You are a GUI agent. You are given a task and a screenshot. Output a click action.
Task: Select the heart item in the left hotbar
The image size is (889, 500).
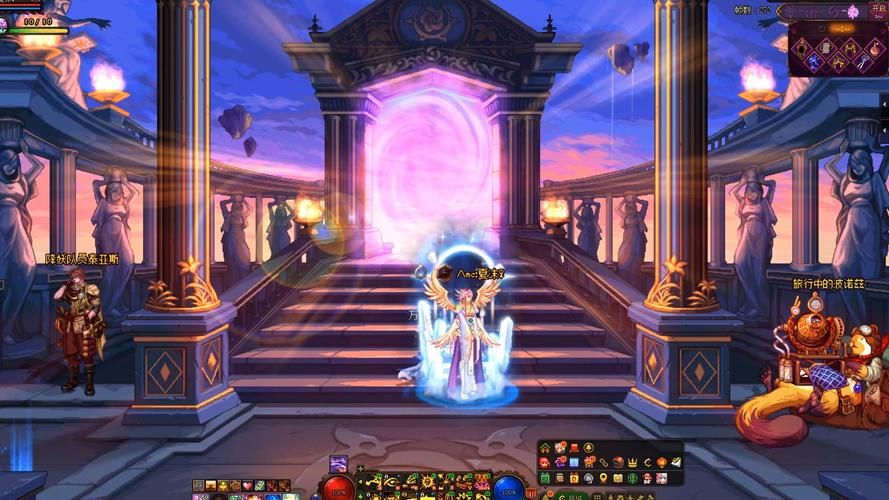[x=247, y=485]
